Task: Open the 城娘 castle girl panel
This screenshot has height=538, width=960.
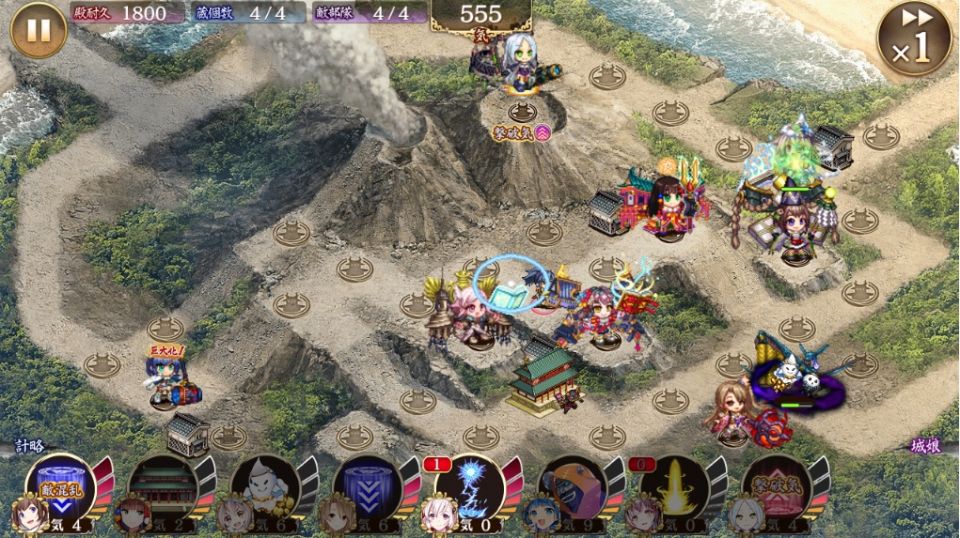Action: tap(927, 447)
